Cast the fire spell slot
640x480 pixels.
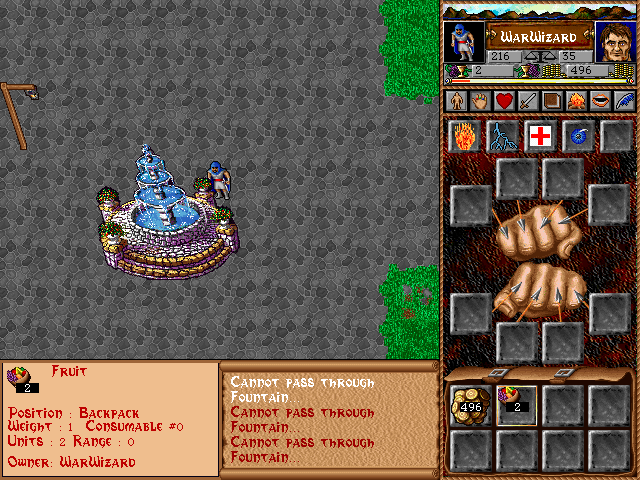pyautogui.click(x=463, y=136)
